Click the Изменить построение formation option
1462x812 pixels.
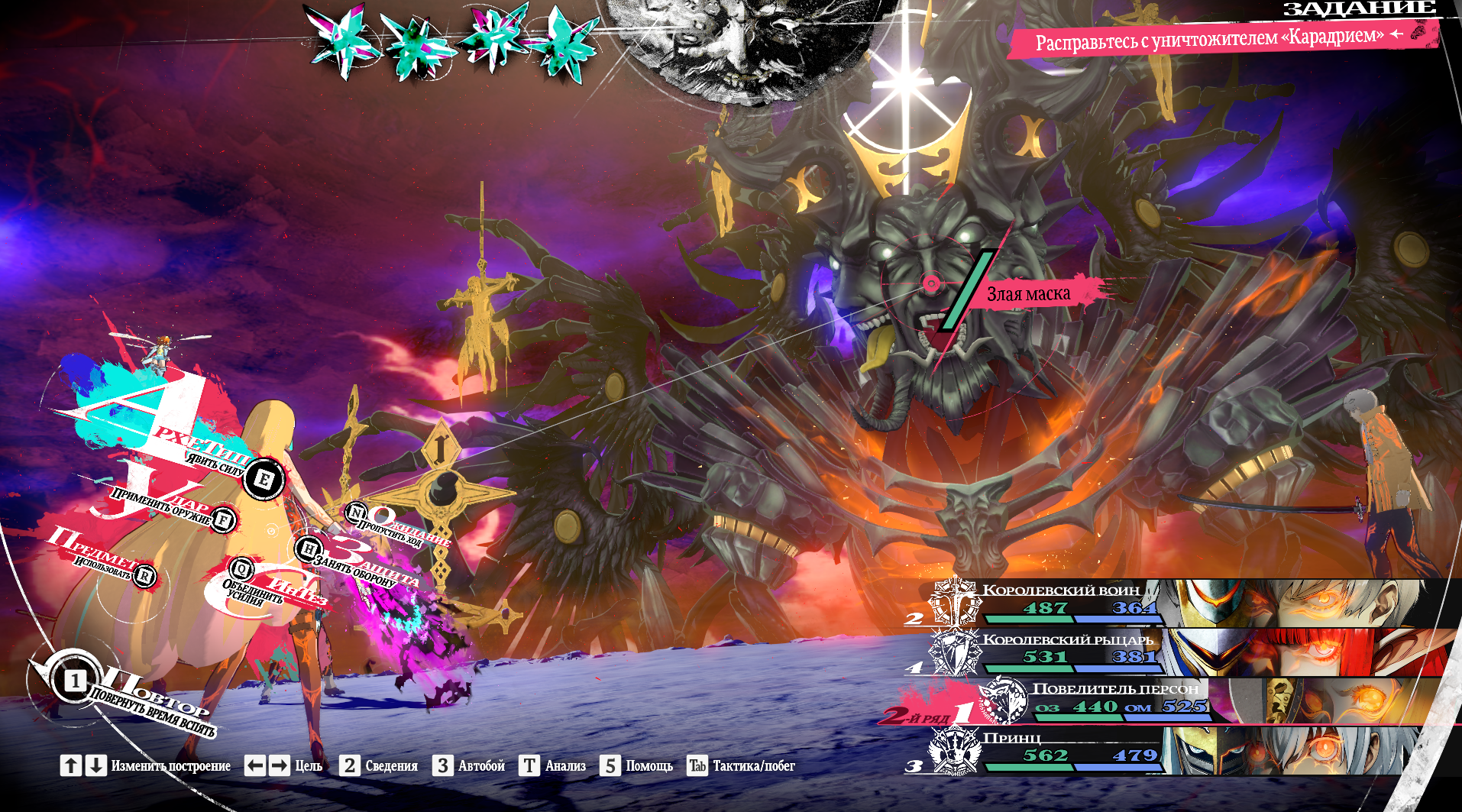coord(146,765)
